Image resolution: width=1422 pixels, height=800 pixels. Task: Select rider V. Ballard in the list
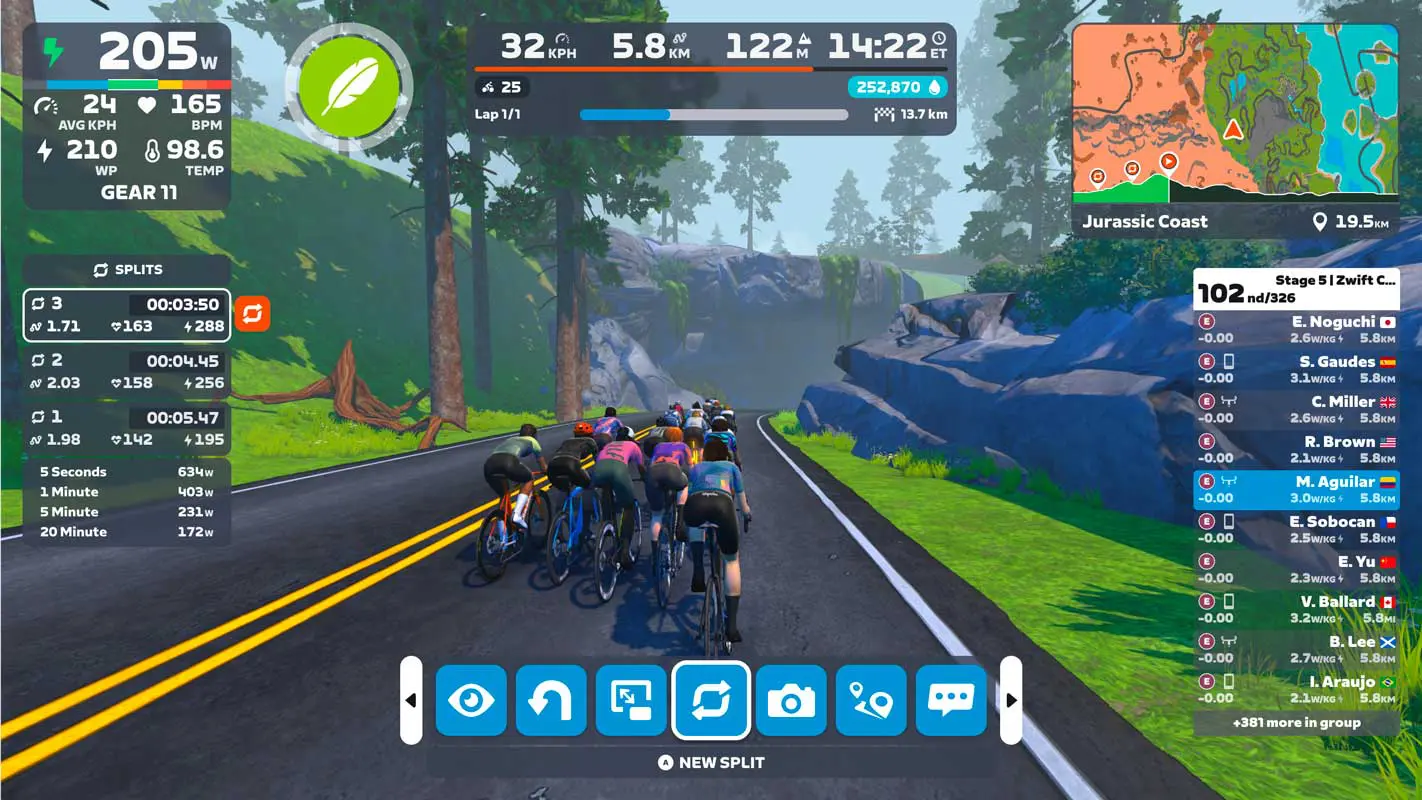pyautogui.click(x=1296, y=610)
